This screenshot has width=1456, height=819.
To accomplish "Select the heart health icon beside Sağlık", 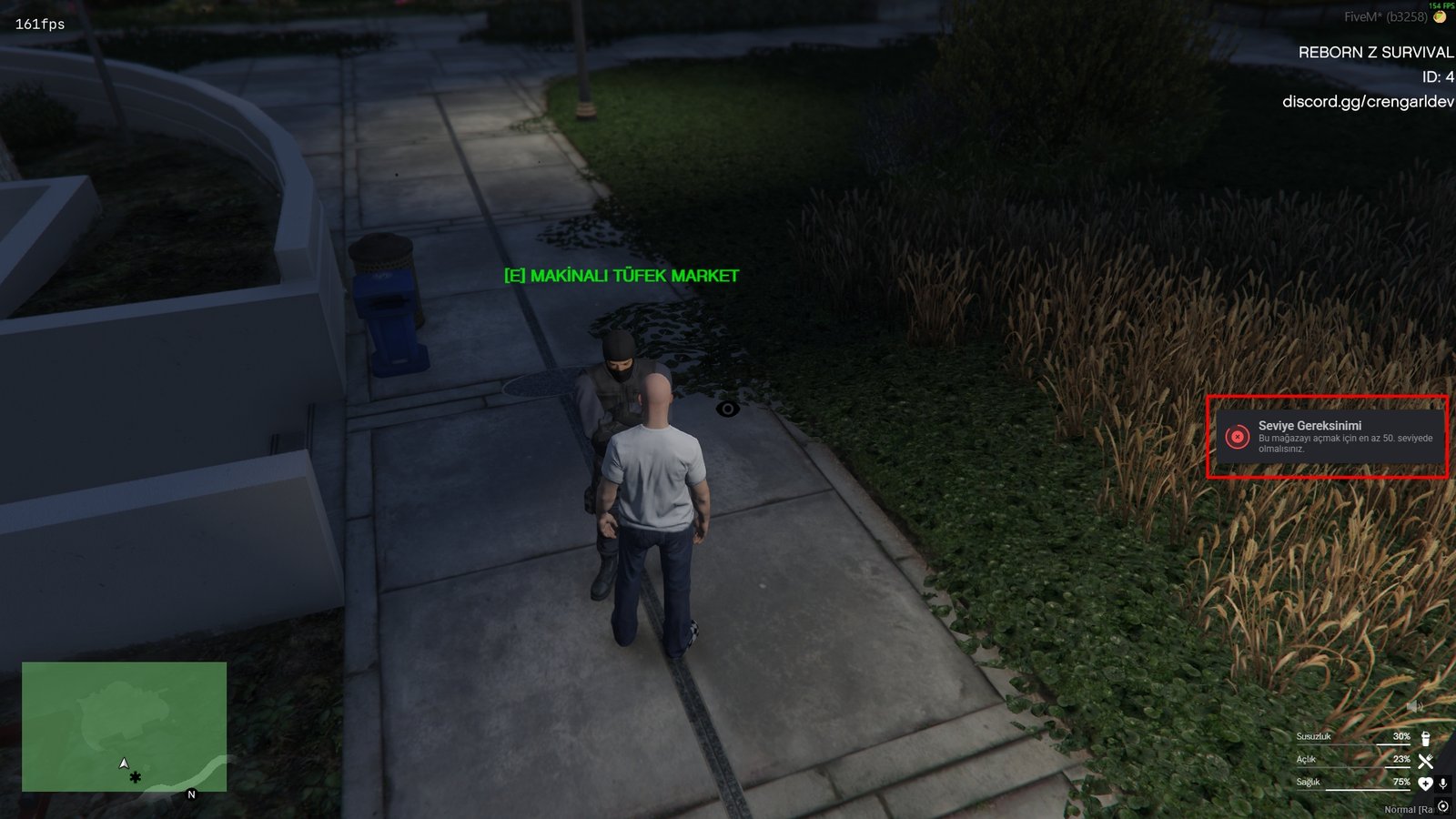I will [1425, 783].
